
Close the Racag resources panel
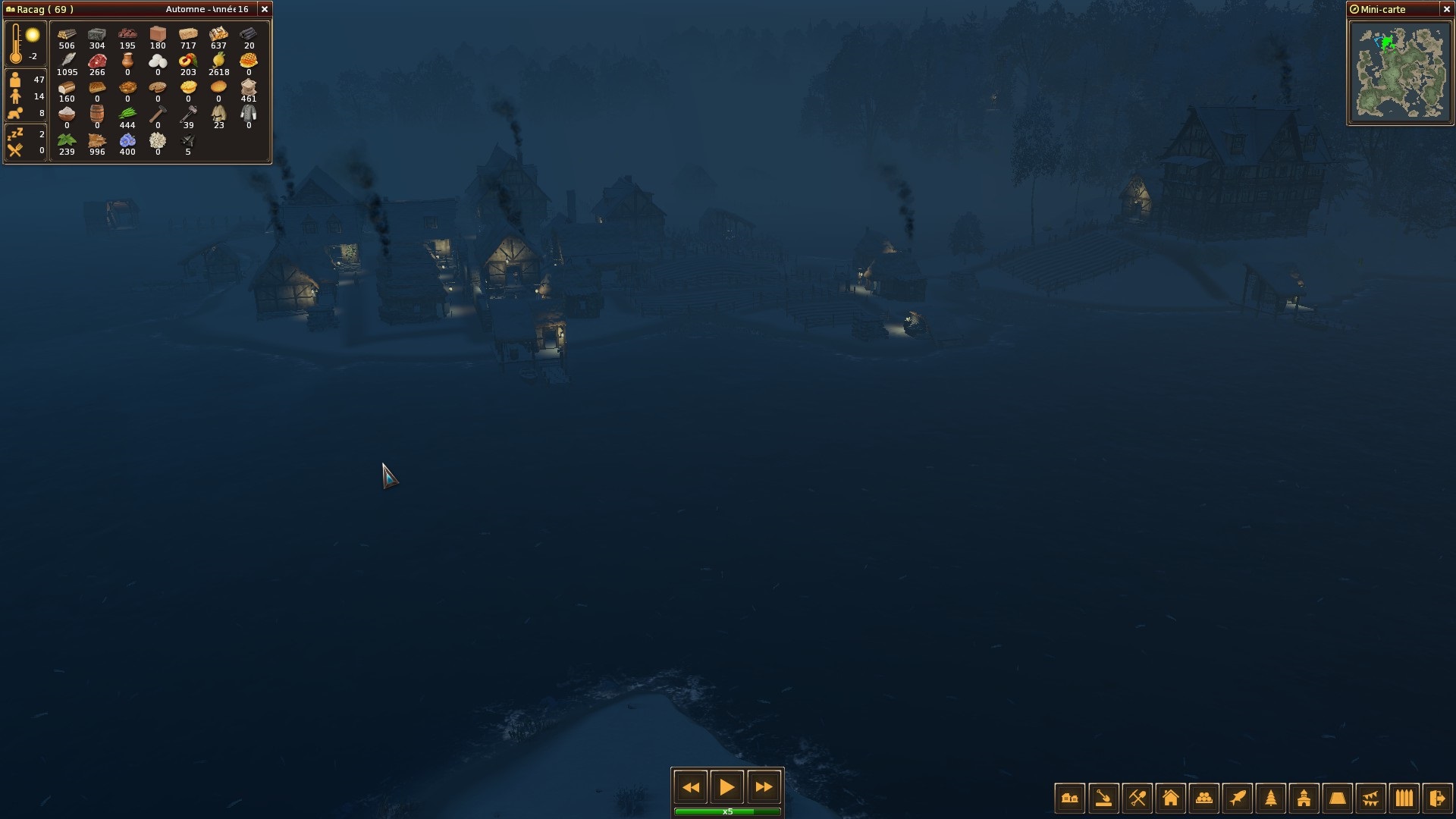(265, 9)
